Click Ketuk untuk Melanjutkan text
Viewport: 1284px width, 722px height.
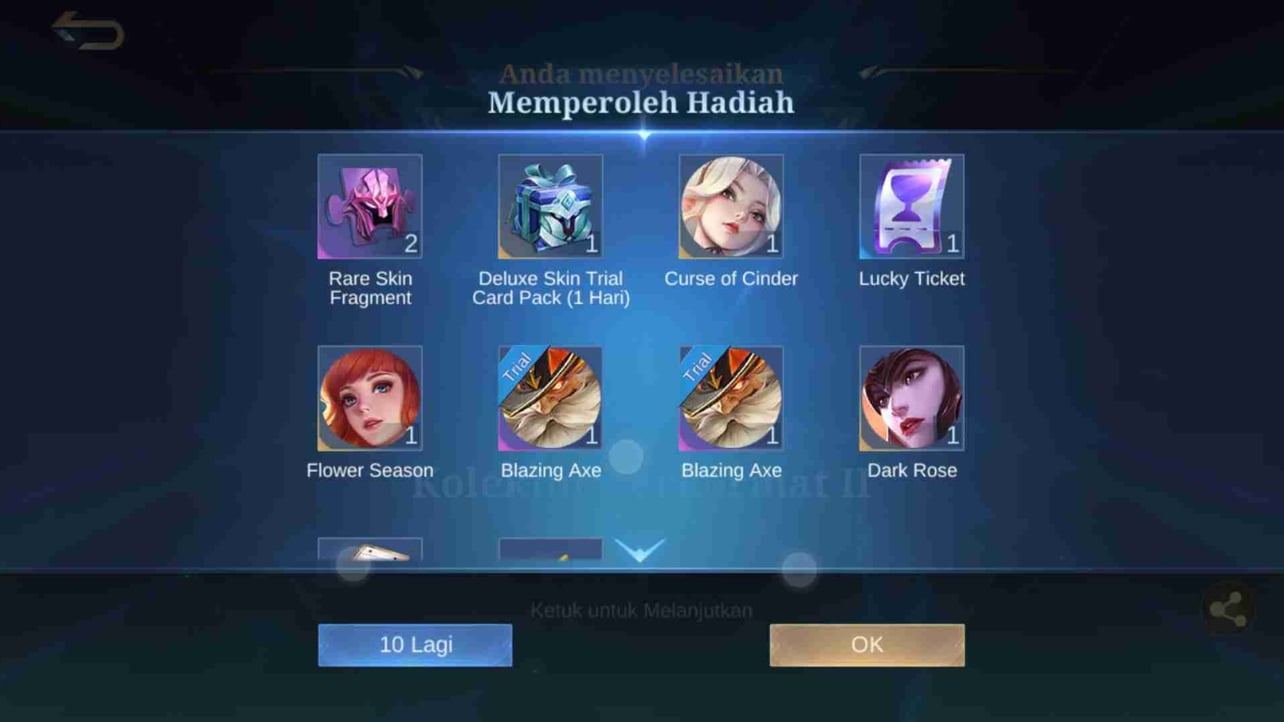coord(640,609)
